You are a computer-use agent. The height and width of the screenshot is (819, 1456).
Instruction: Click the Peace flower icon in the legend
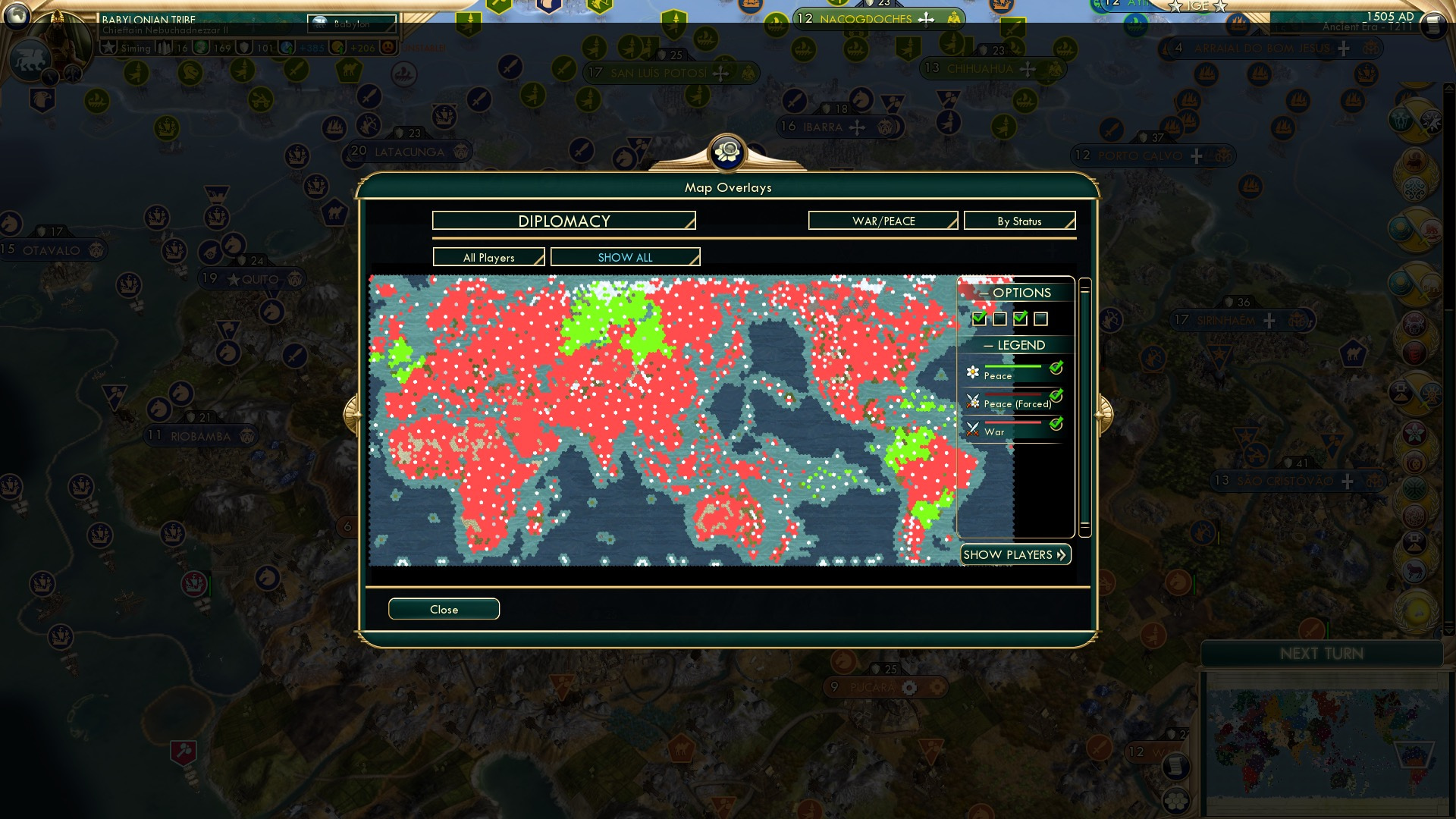tap(973, 372)
